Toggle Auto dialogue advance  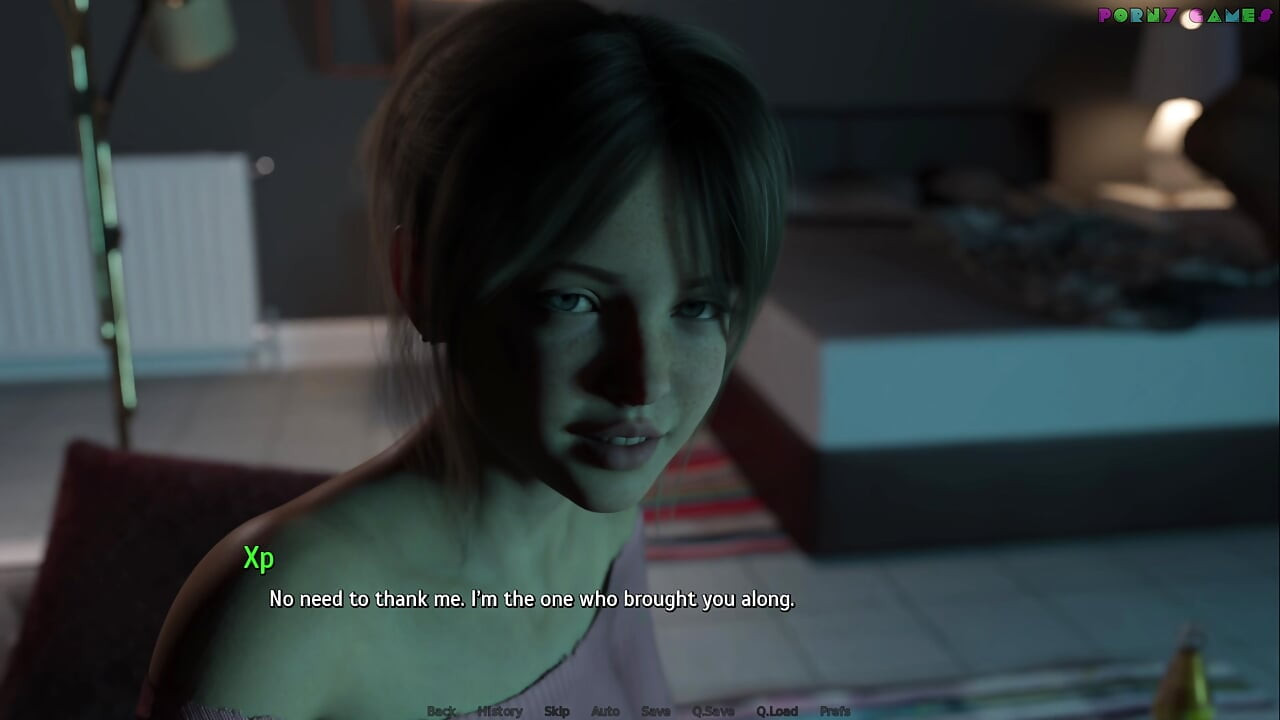605,711
